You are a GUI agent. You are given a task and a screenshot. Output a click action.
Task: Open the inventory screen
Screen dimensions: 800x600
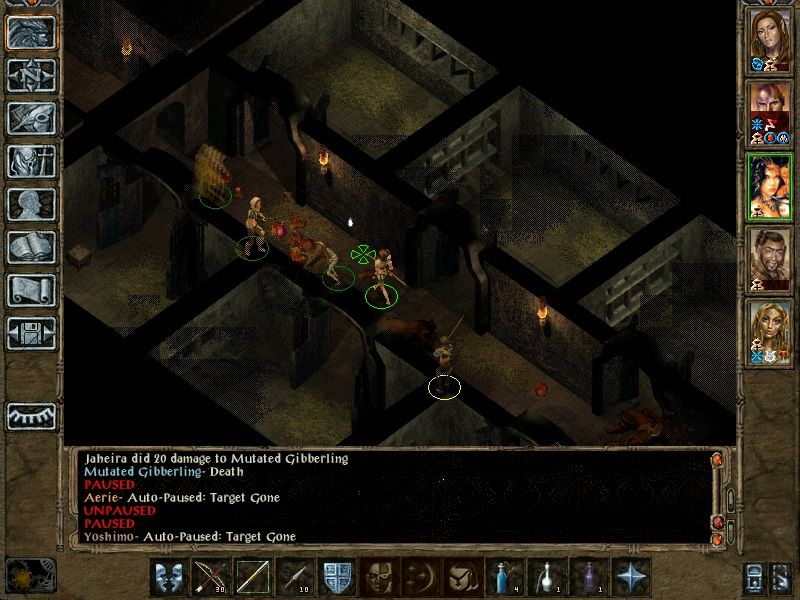pyautogui.click(x=31, y=161)
